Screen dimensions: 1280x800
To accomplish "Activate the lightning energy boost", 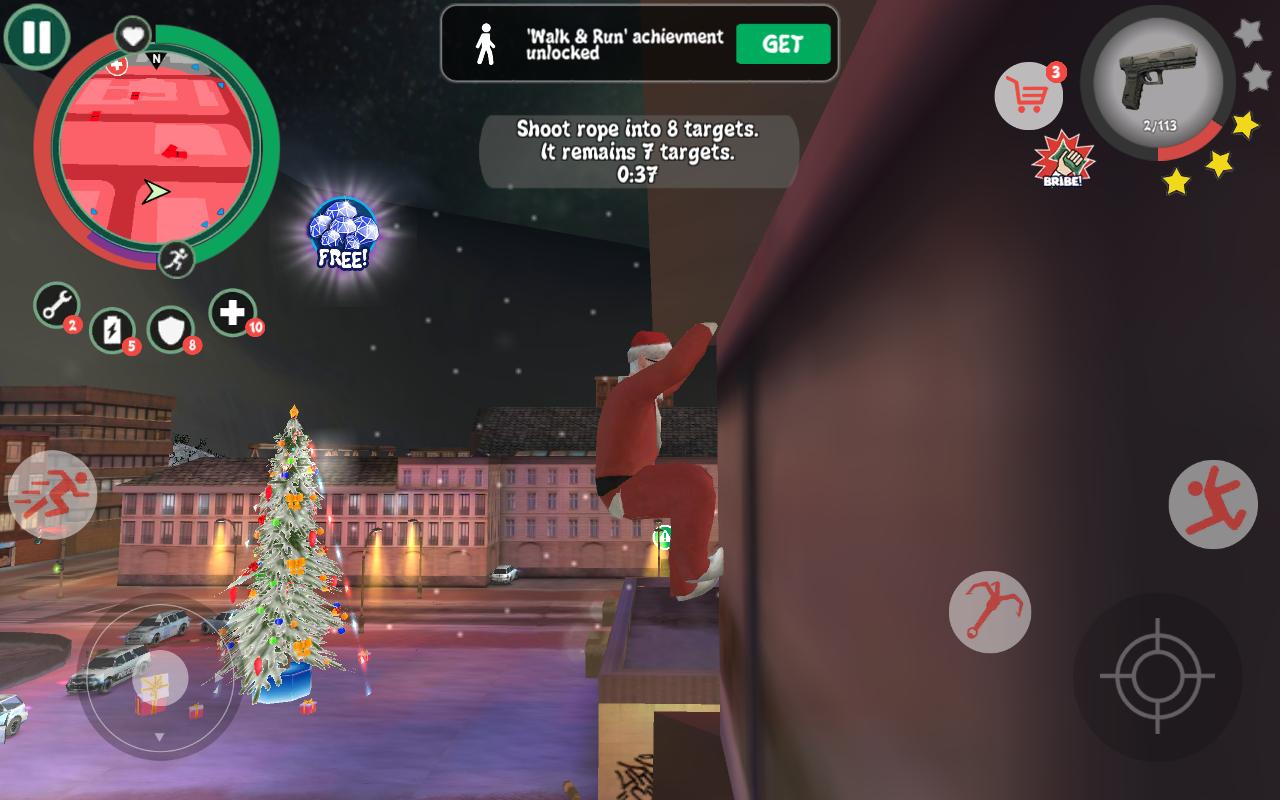I will coord(112,330).
